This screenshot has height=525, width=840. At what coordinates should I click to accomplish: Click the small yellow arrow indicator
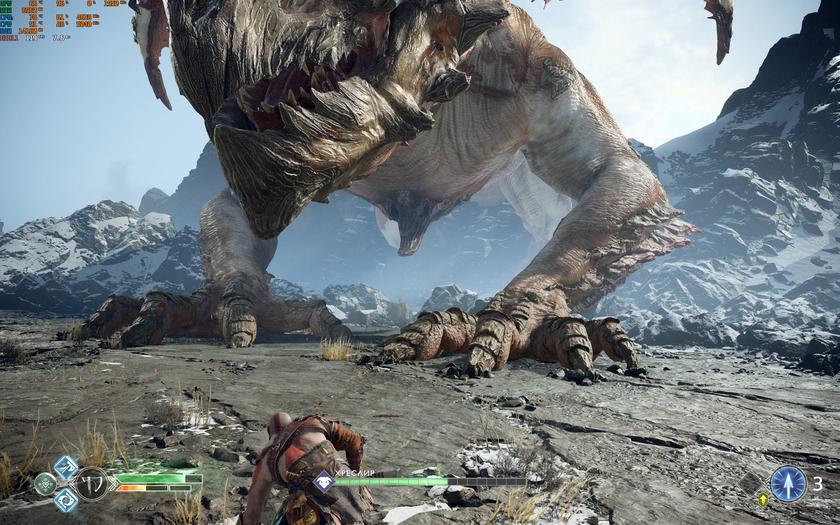[764, 499]
